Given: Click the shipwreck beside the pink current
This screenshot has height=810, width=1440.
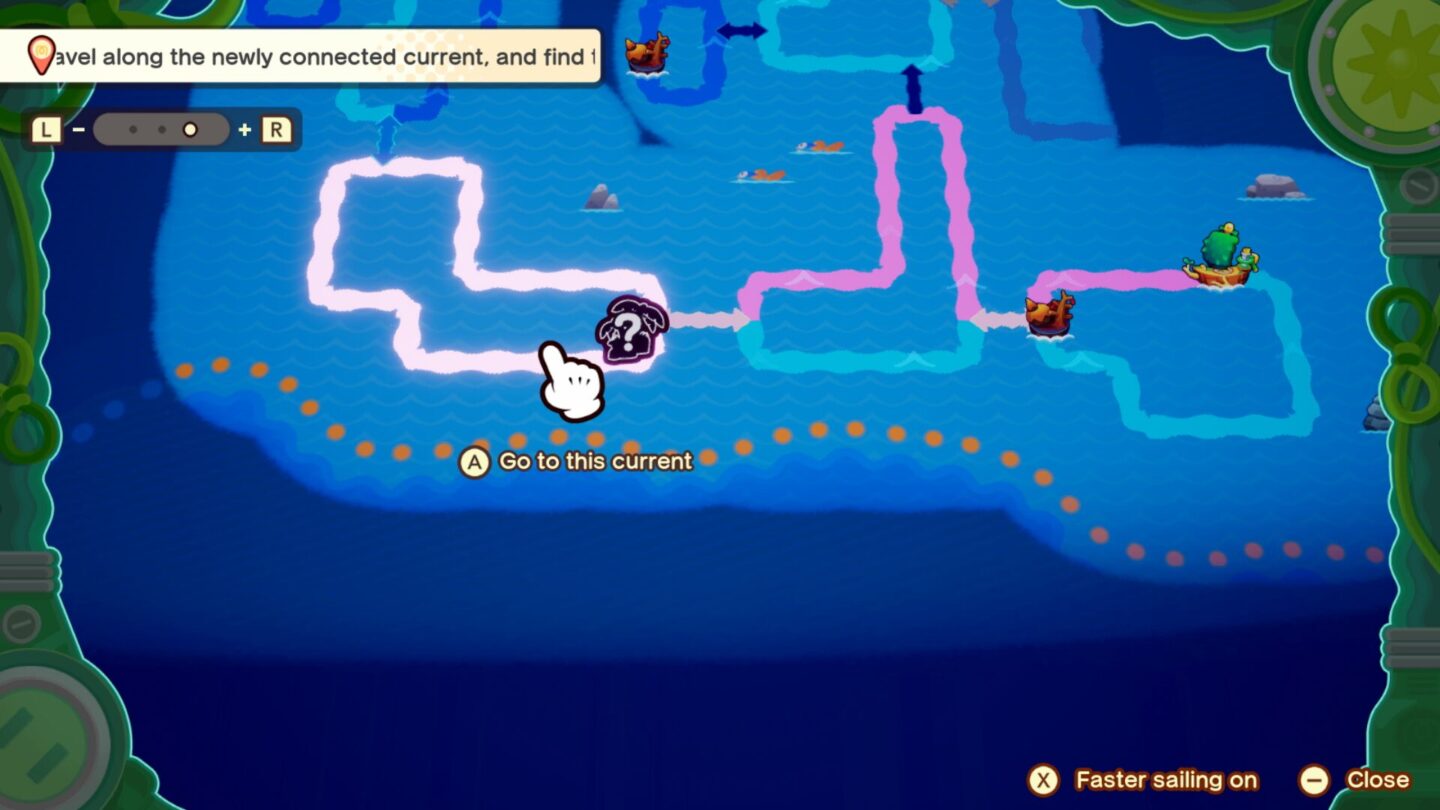Looking at the screenshot, I should click(x=1048, y=315).
